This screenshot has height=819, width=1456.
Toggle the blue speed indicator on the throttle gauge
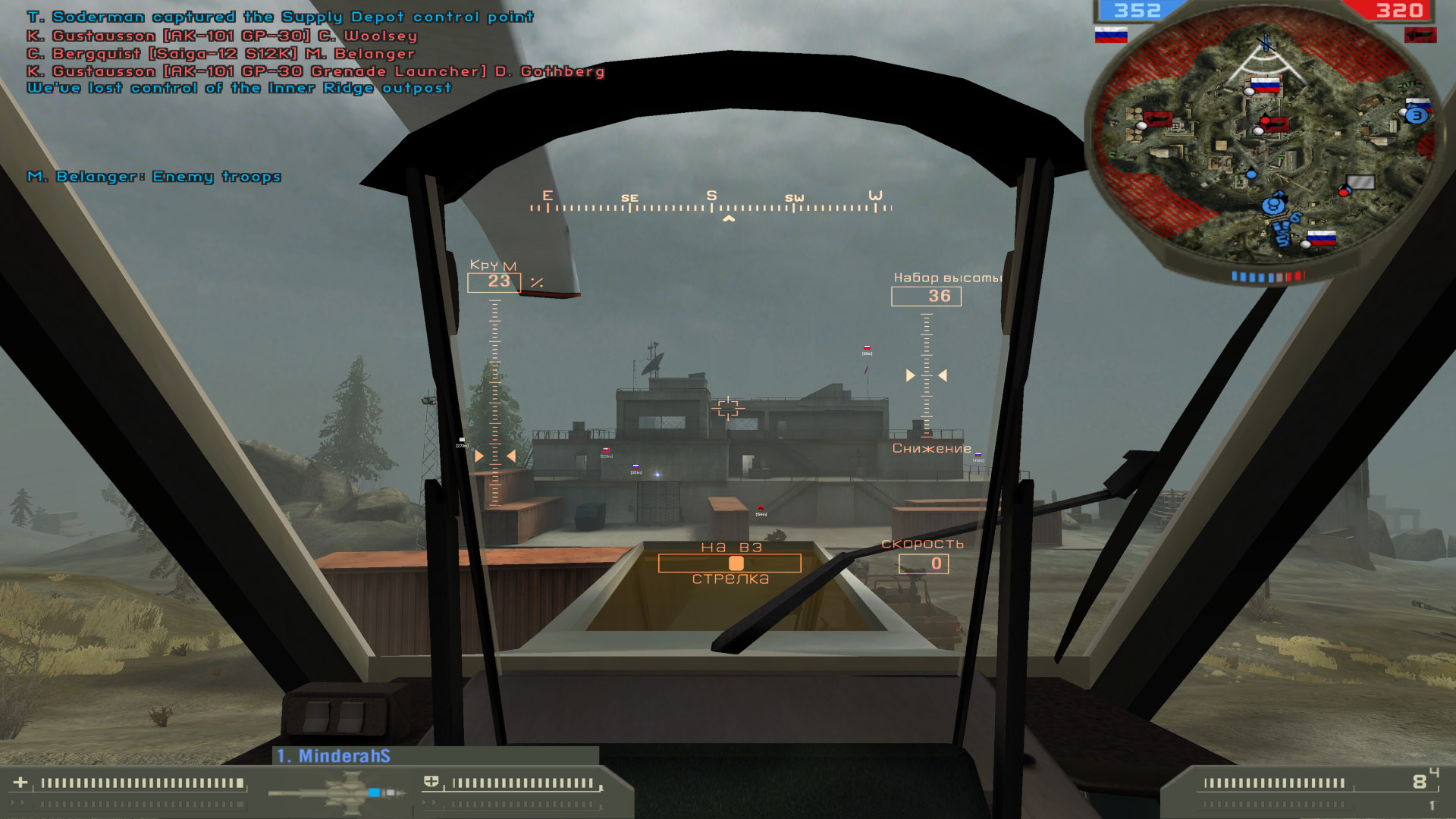(x=373, y=791)
